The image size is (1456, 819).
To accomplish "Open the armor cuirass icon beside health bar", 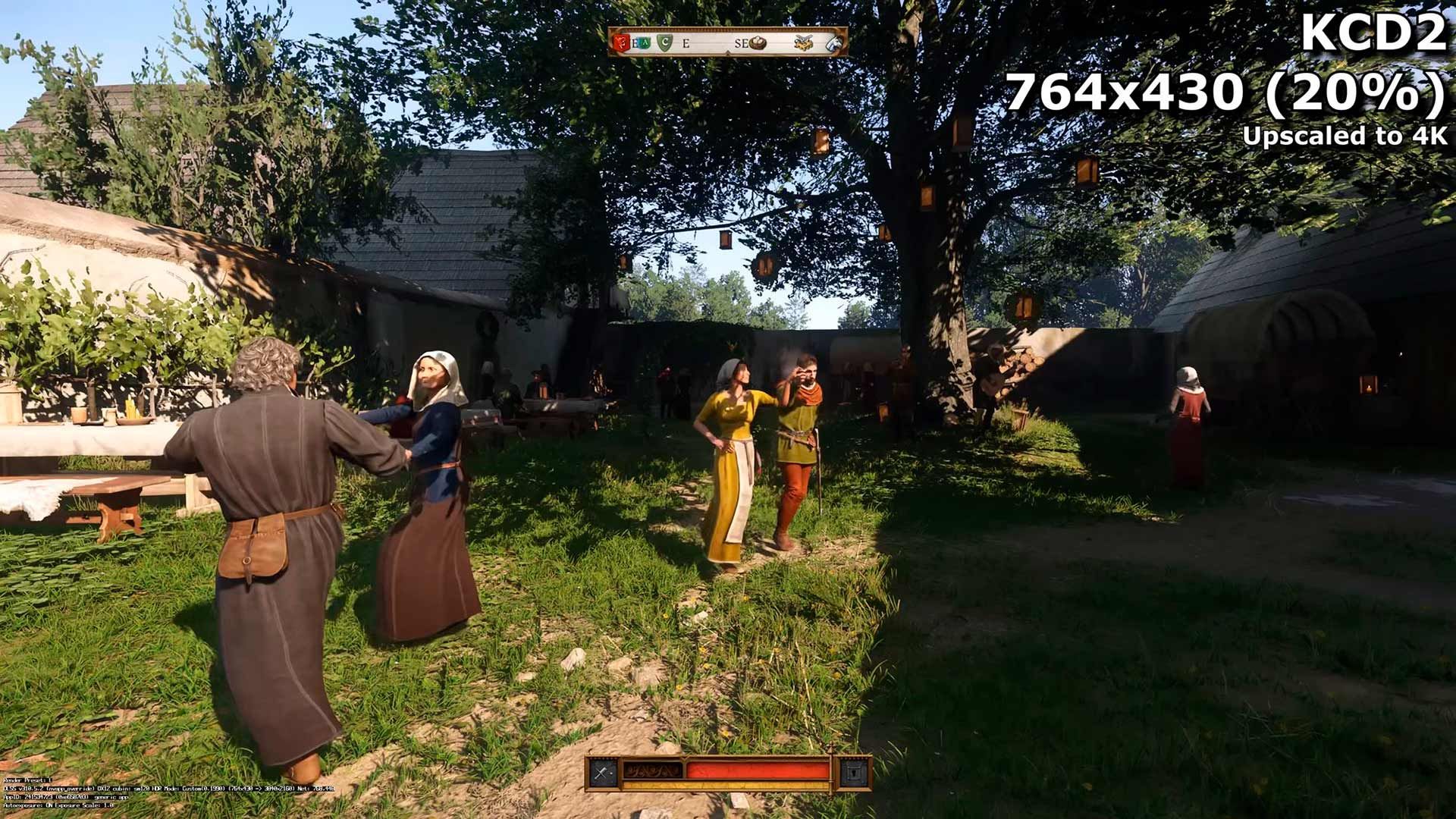I will [856, 772].
